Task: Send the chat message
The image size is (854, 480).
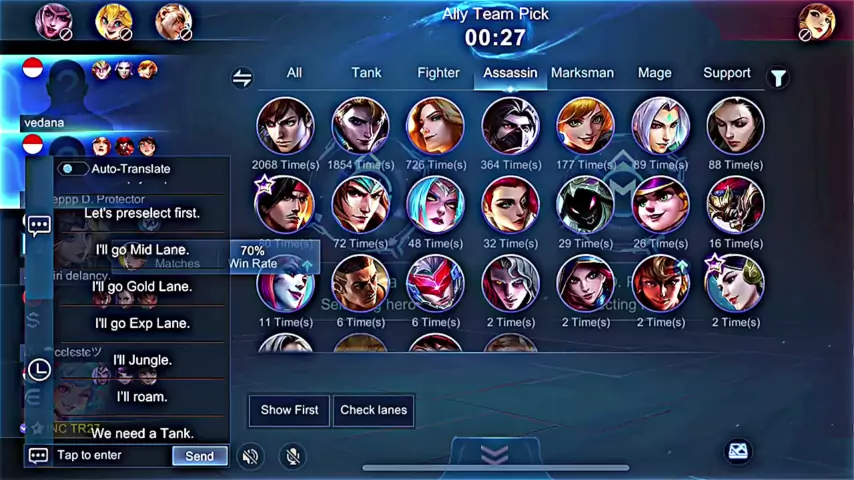Action: (199, 456)
